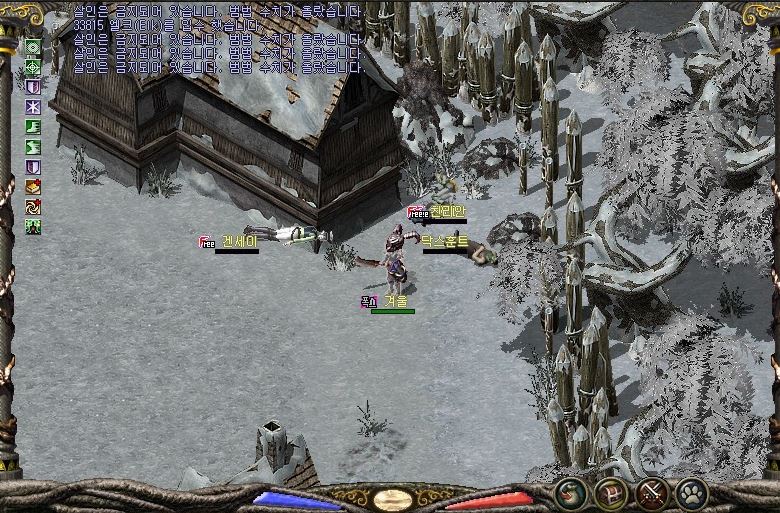This screenshot has width=780, height=513.
Task: Select the green crosshair buff icon
Action: (33, 66)
